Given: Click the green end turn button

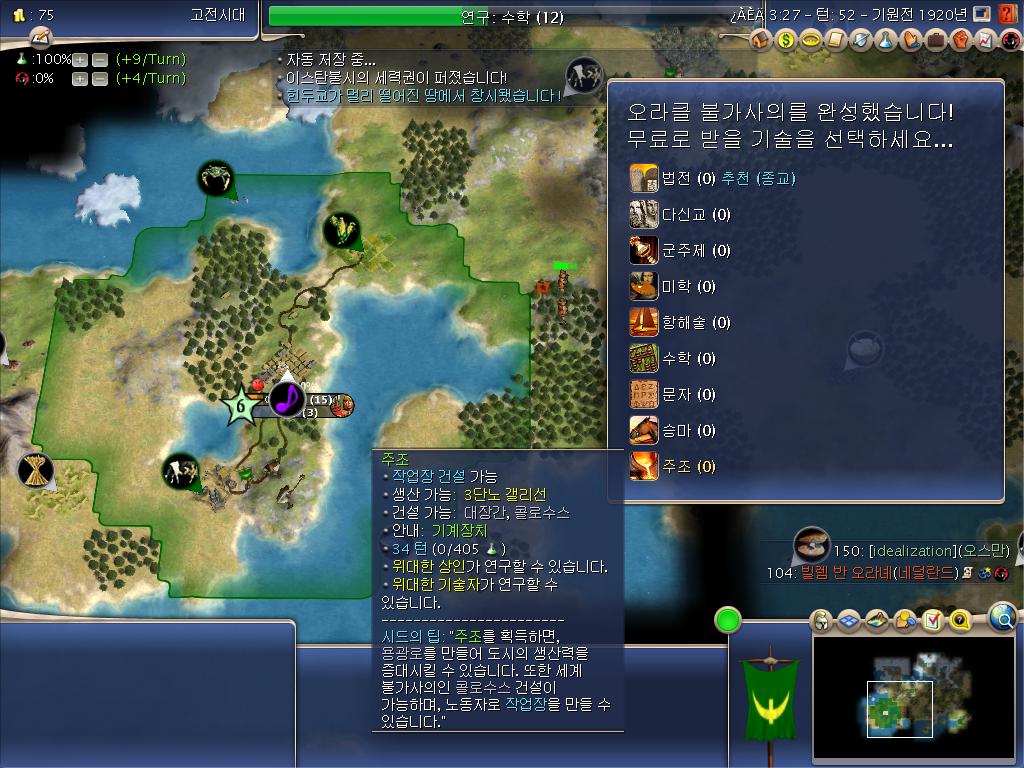Looking at the screenshot, I should pos(728,620).
